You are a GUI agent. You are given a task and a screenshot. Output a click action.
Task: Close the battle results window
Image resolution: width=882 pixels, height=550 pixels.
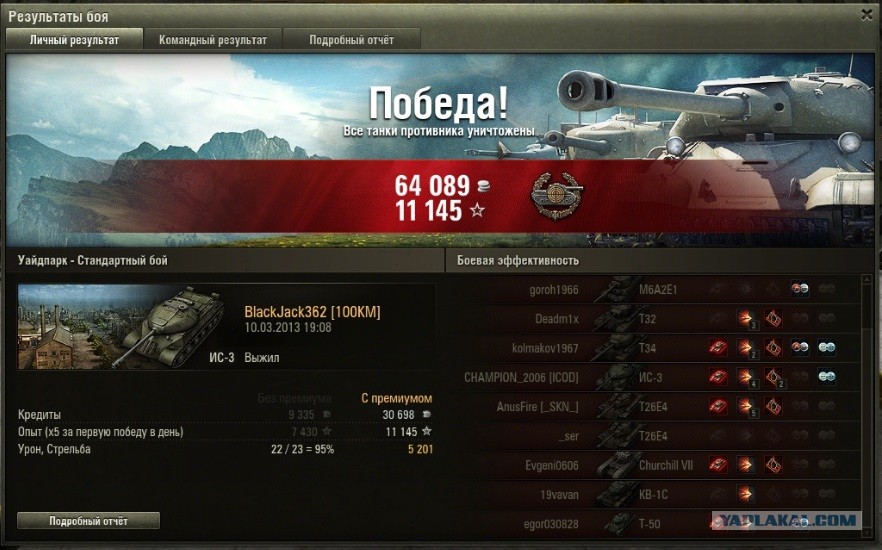[866, 15]
